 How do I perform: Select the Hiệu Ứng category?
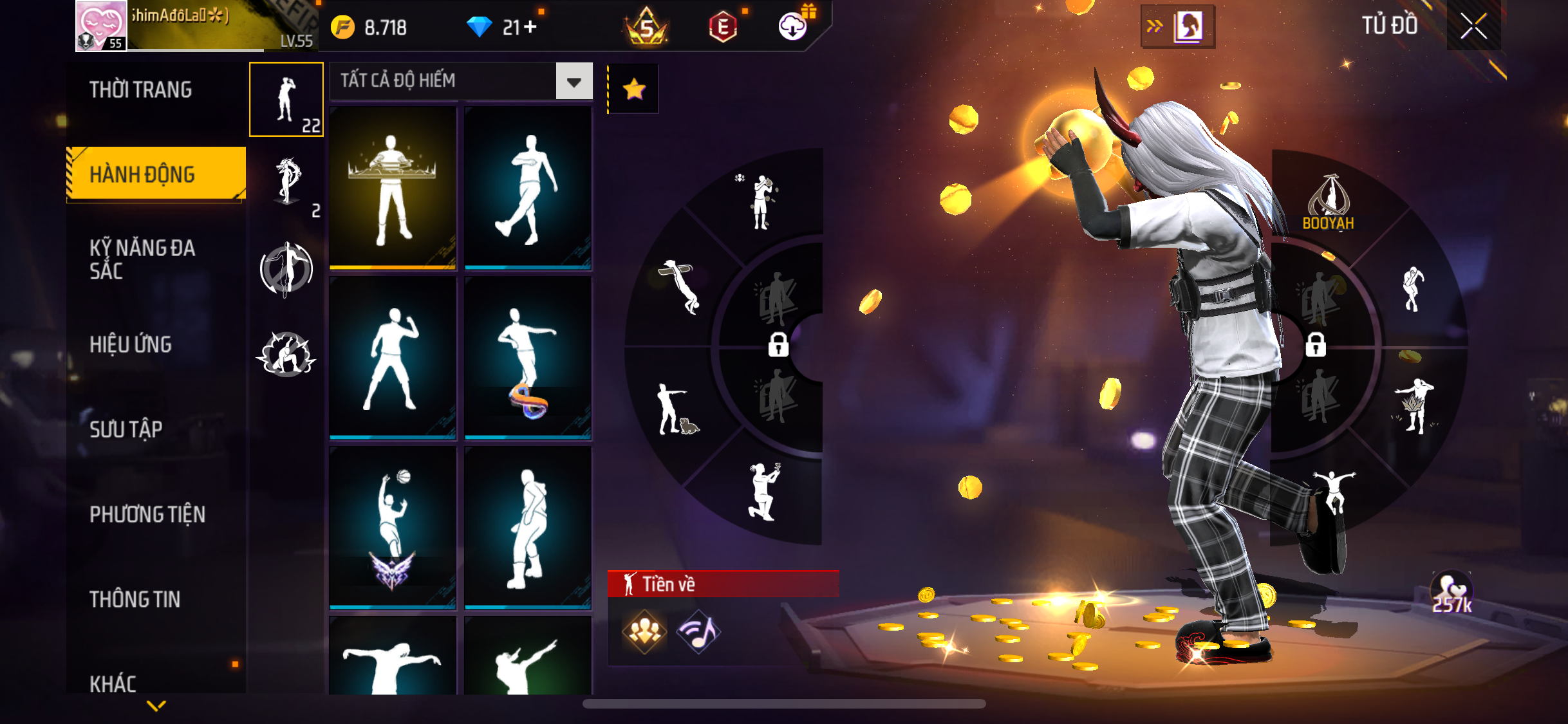131,344
